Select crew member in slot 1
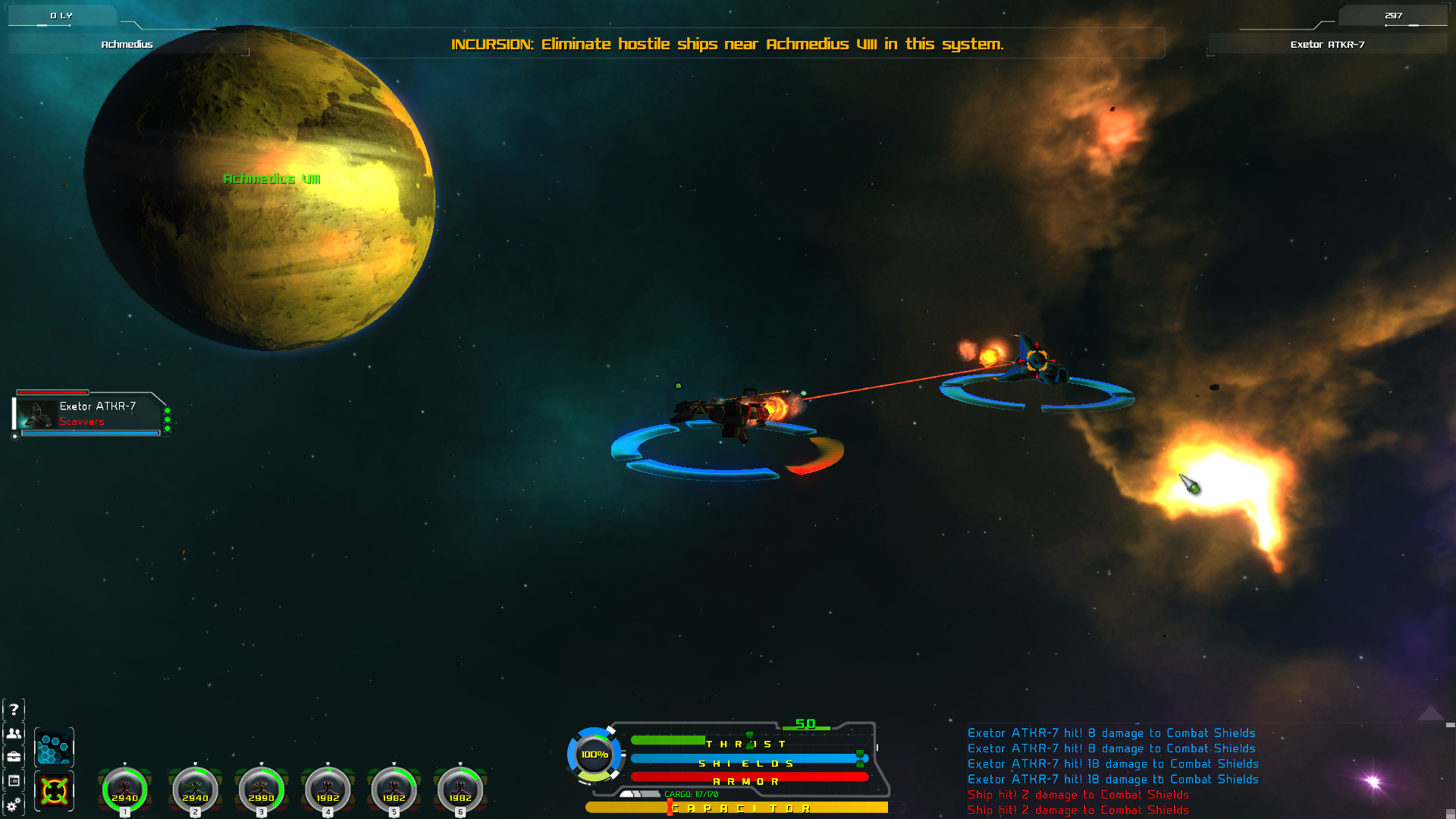 pyautogui.click(x=124, y=789)
